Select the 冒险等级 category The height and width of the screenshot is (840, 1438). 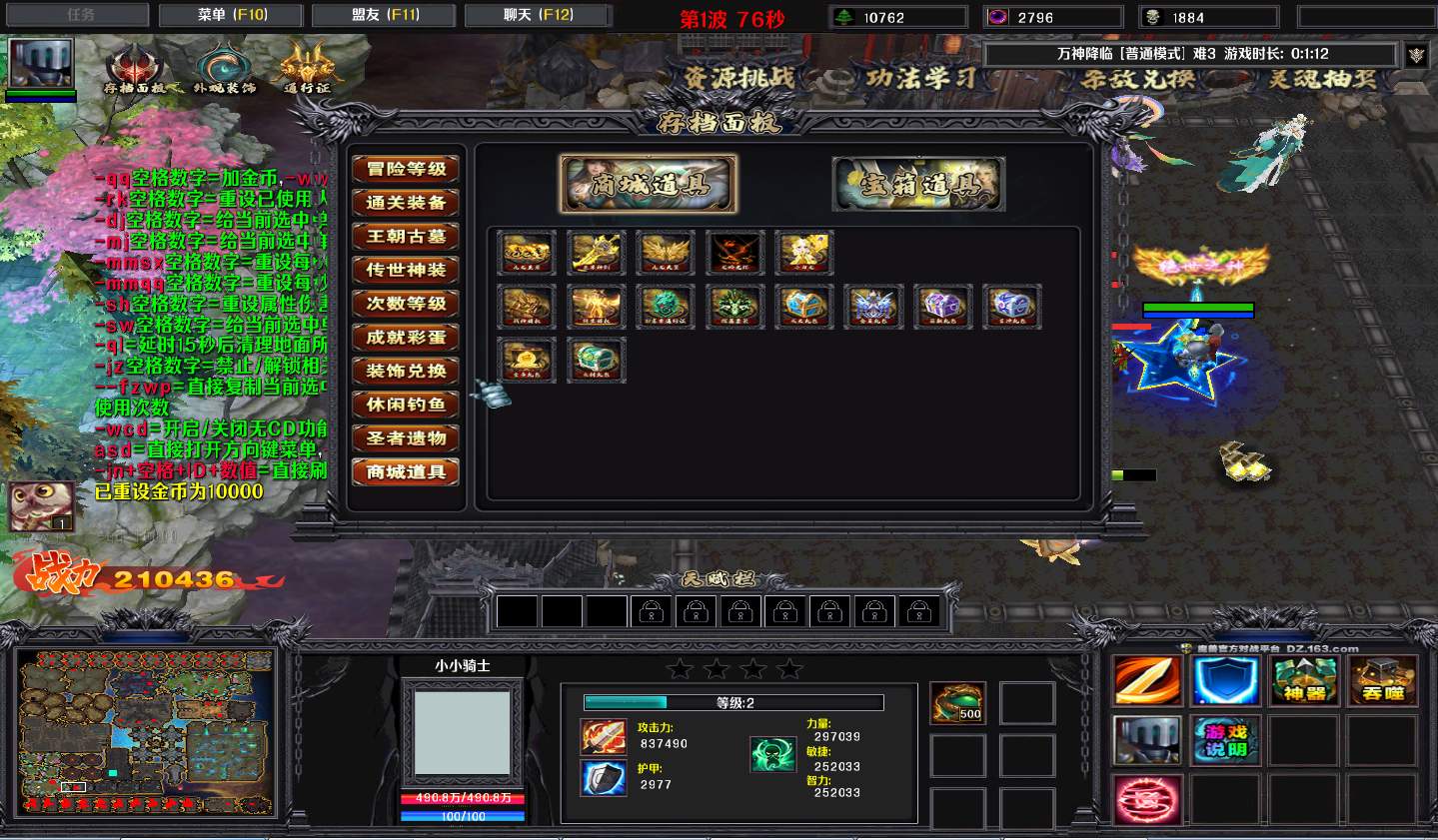[406, 169]
